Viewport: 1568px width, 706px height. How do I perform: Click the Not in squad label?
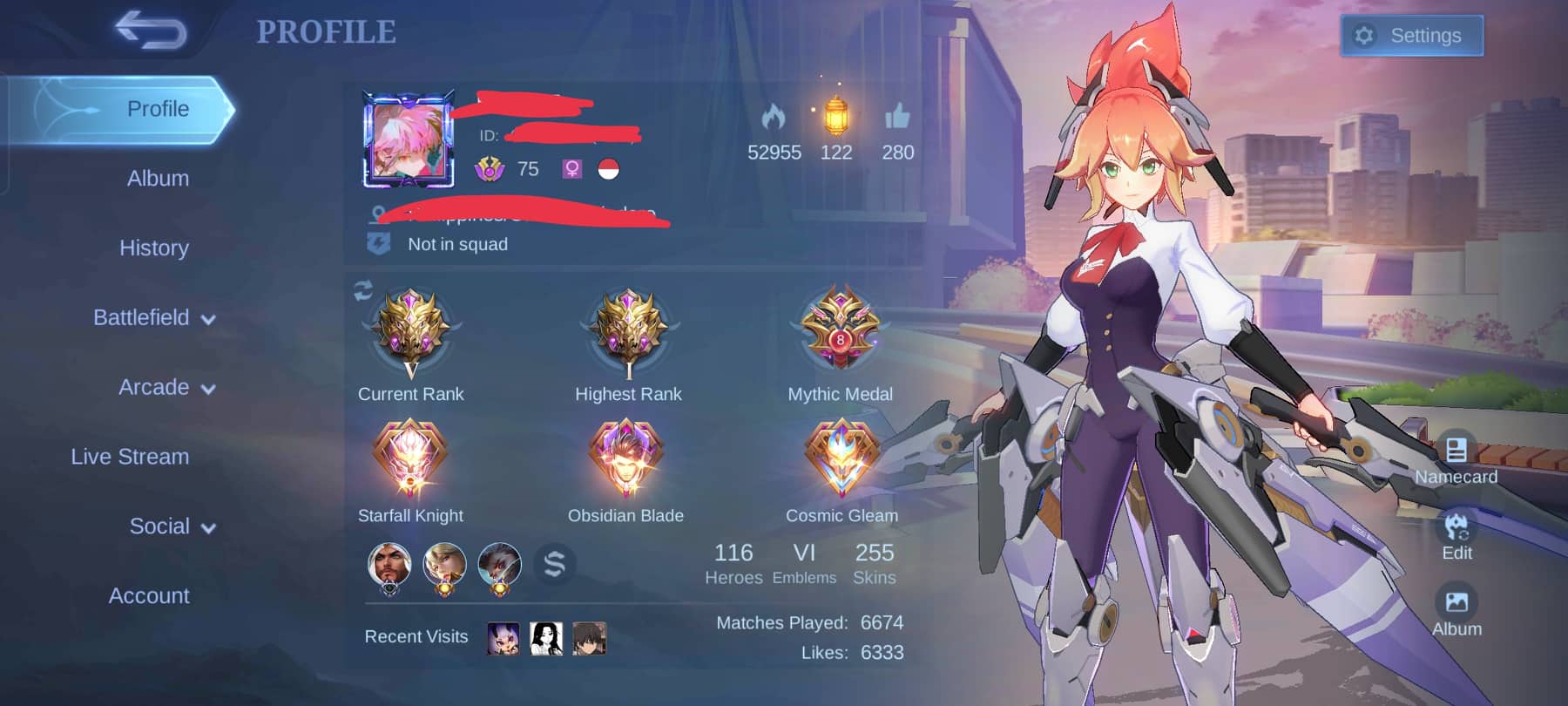[x=456, y=244]
